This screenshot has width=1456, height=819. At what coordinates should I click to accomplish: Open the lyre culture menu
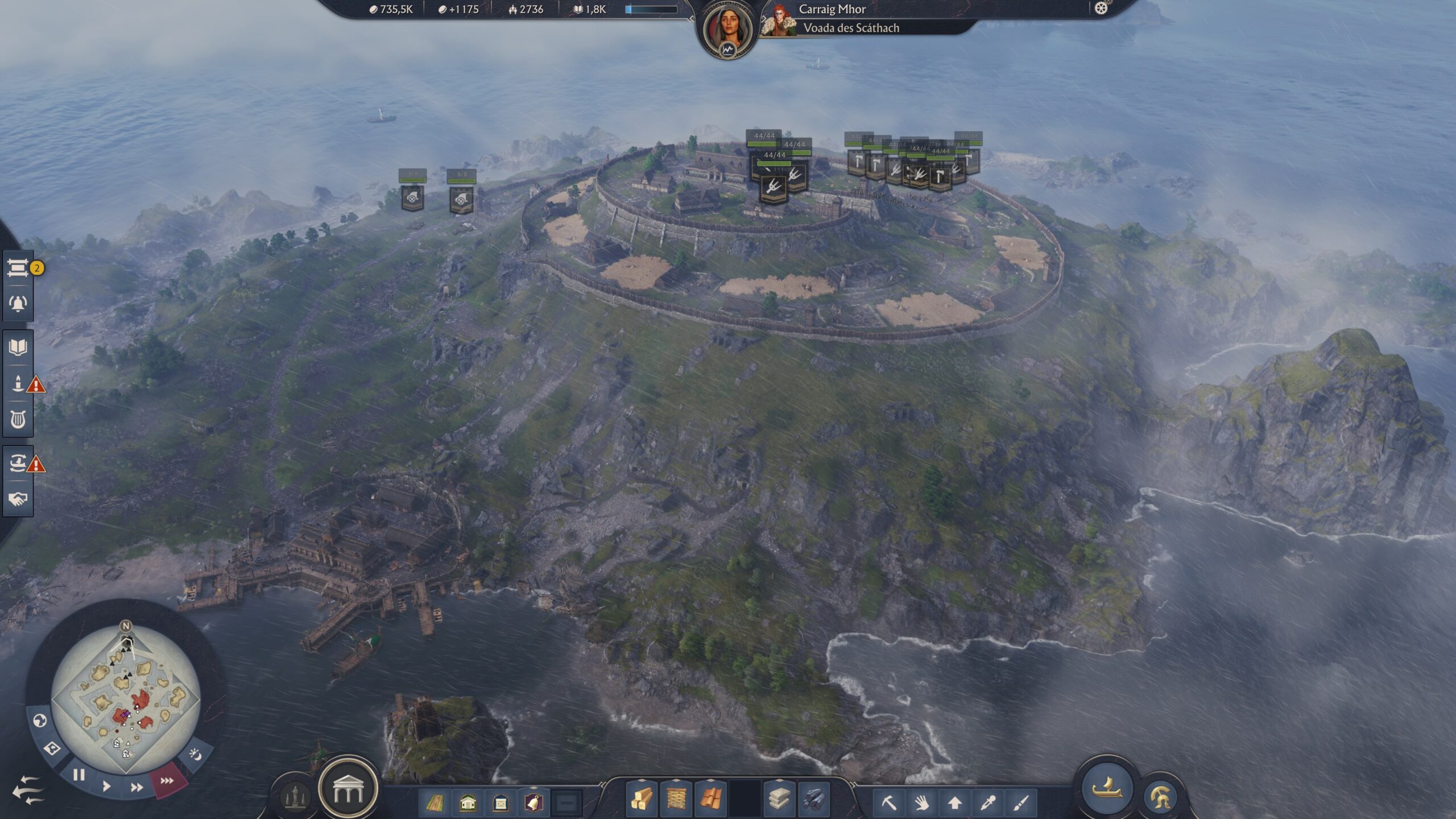[x=18, y=420]
